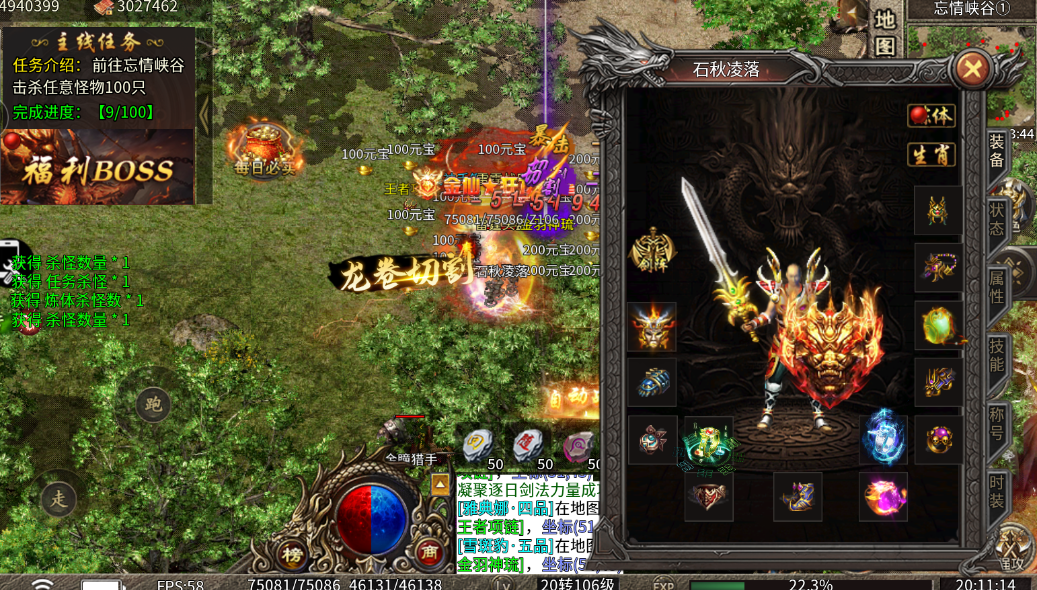Open the 商 shop button
Image resolution: width=1037 pixels, height=590 pixels.
point(428,553)
